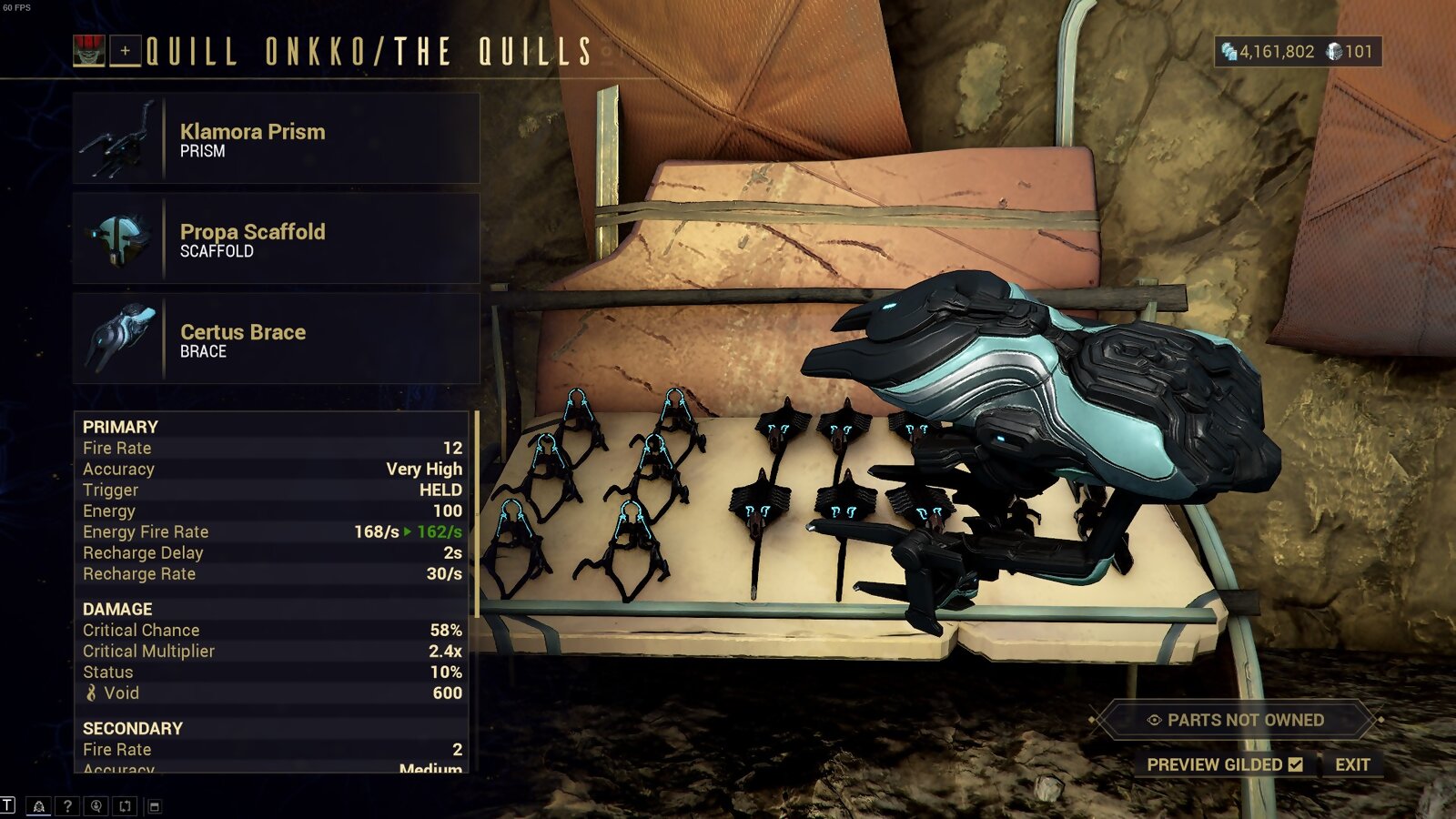Uncheck the Preview Gilded checkbox
This screenshot has width=1456, height=819.
[x=1296, y=765]
